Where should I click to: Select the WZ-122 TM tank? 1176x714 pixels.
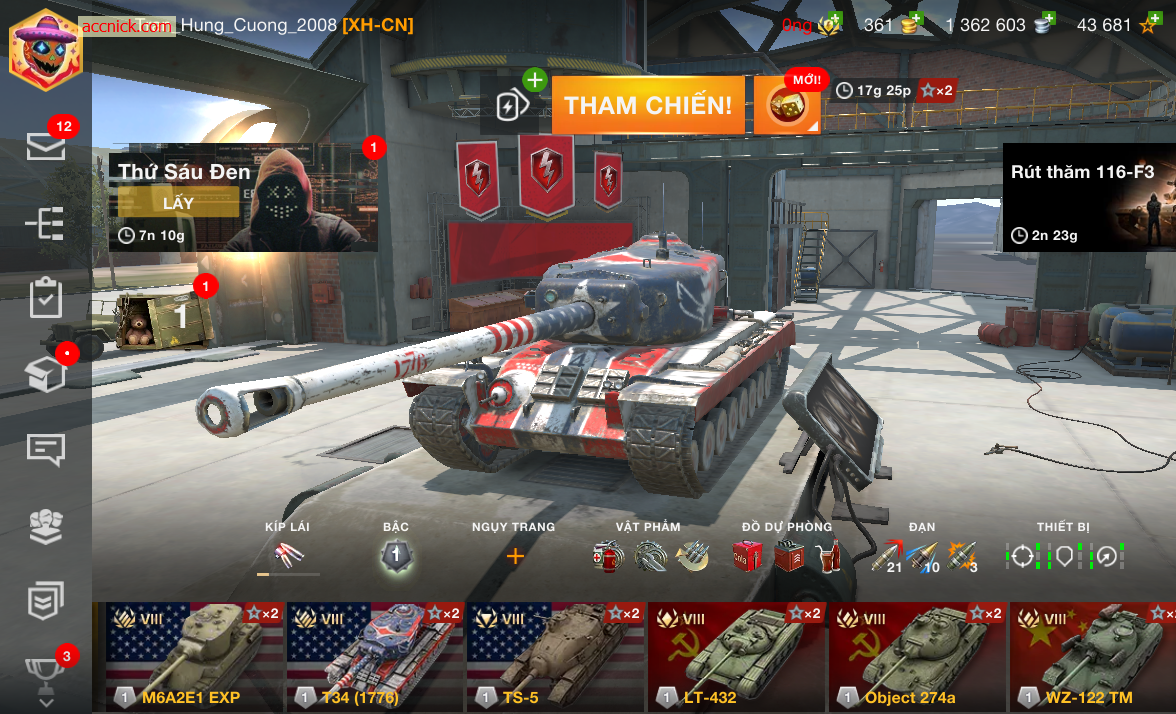point(1092,656)
